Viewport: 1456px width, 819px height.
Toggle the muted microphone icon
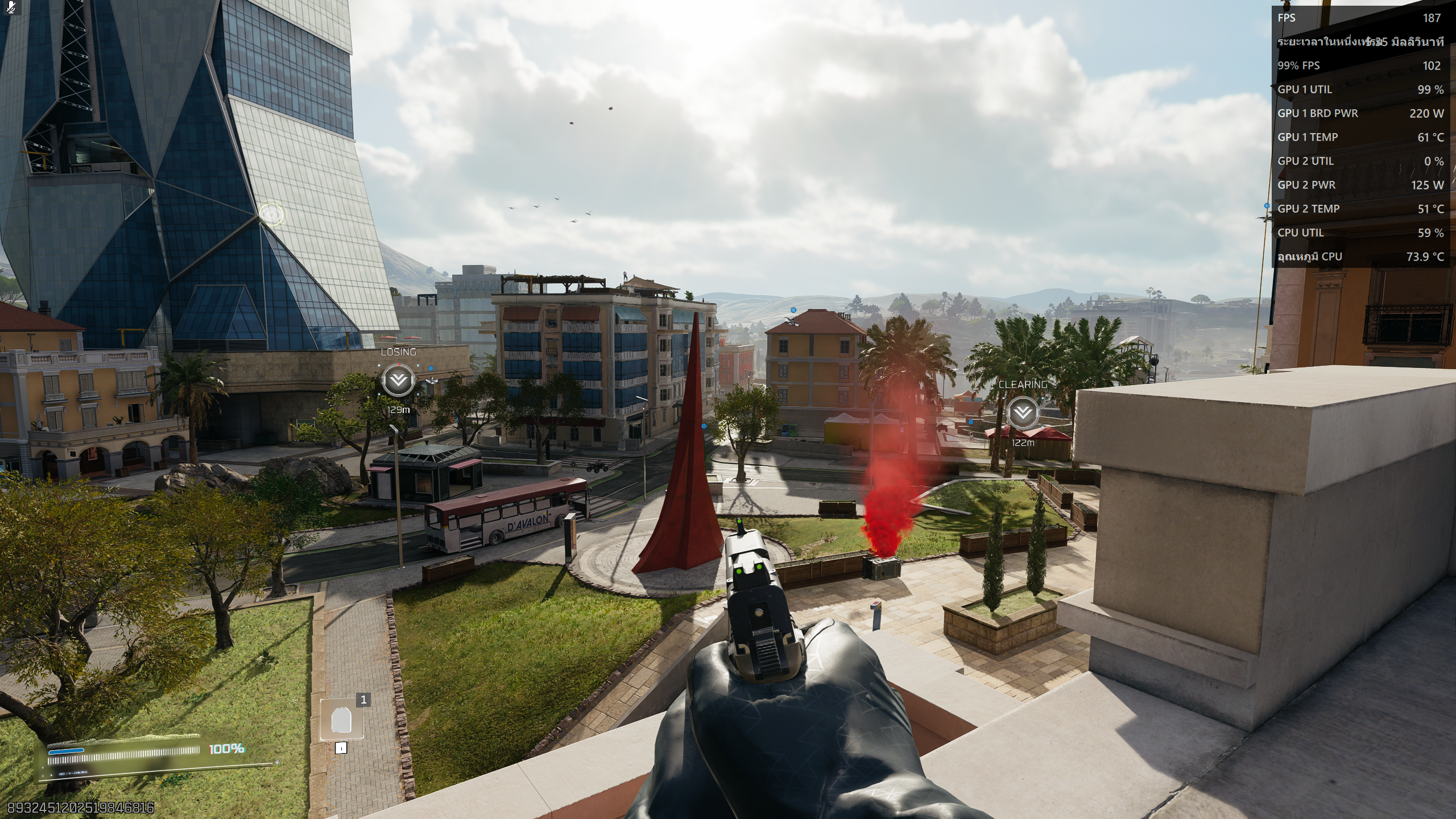(x=11, y=7)
